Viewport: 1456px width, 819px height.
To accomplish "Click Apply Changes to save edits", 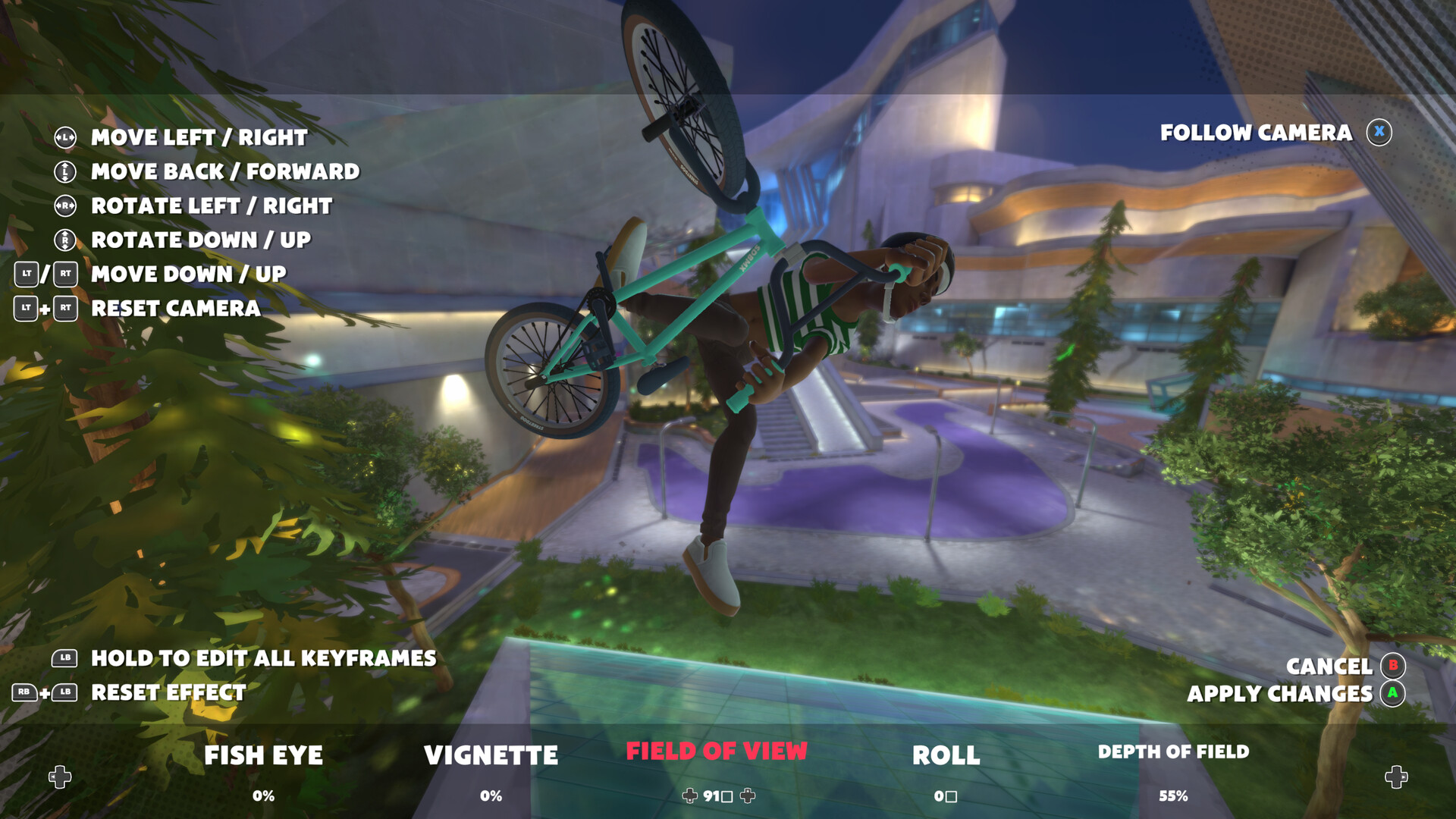I will (1280, 694).
